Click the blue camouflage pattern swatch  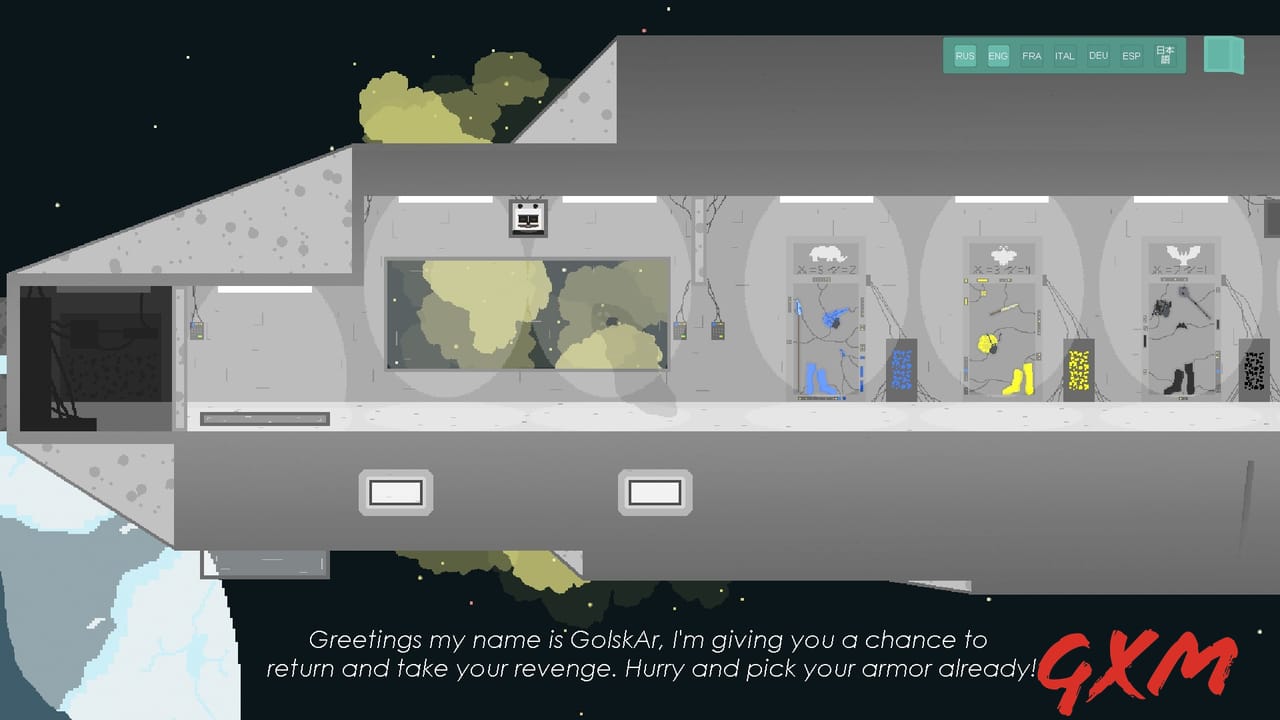click(x=901, y=365)
